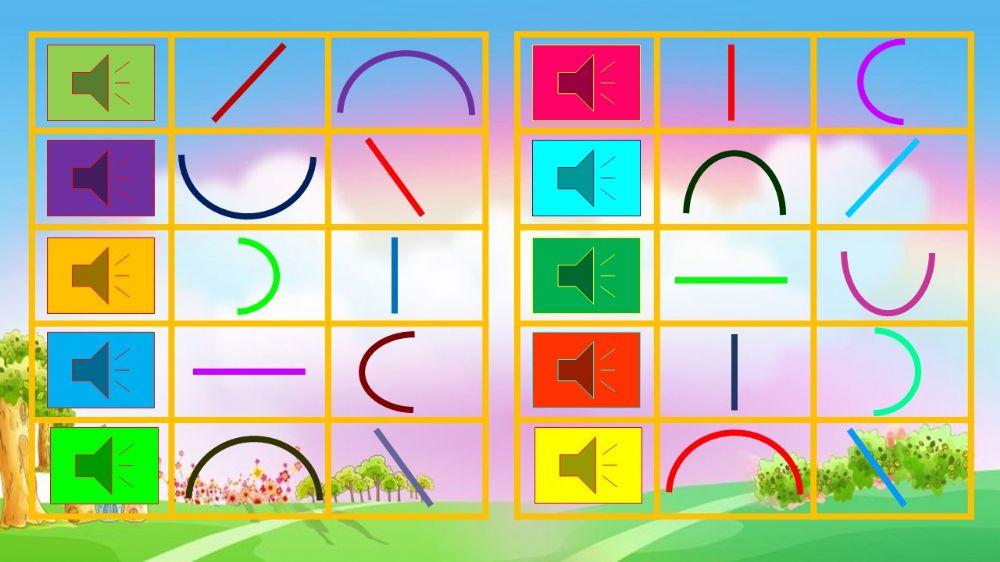
Task: Play the purple speaker button
Action: pyautogui.click(x=101, y=178)
